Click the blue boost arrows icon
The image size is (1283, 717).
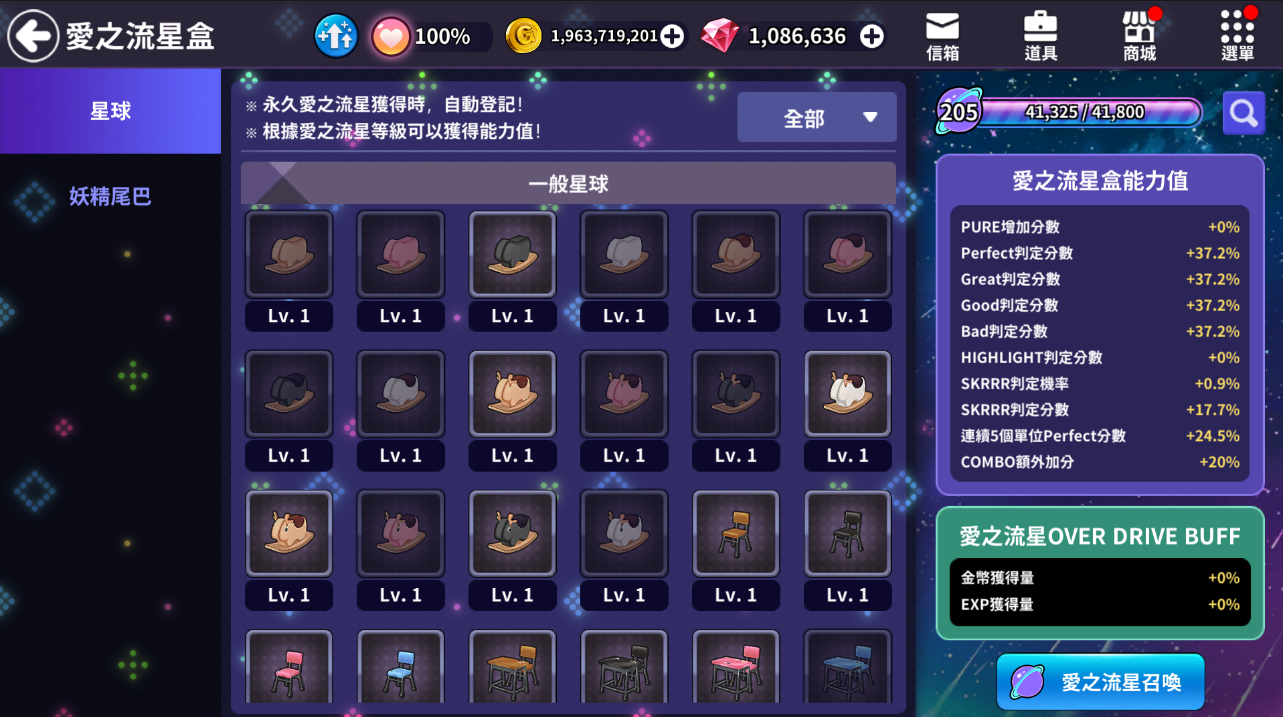[336, 37]
